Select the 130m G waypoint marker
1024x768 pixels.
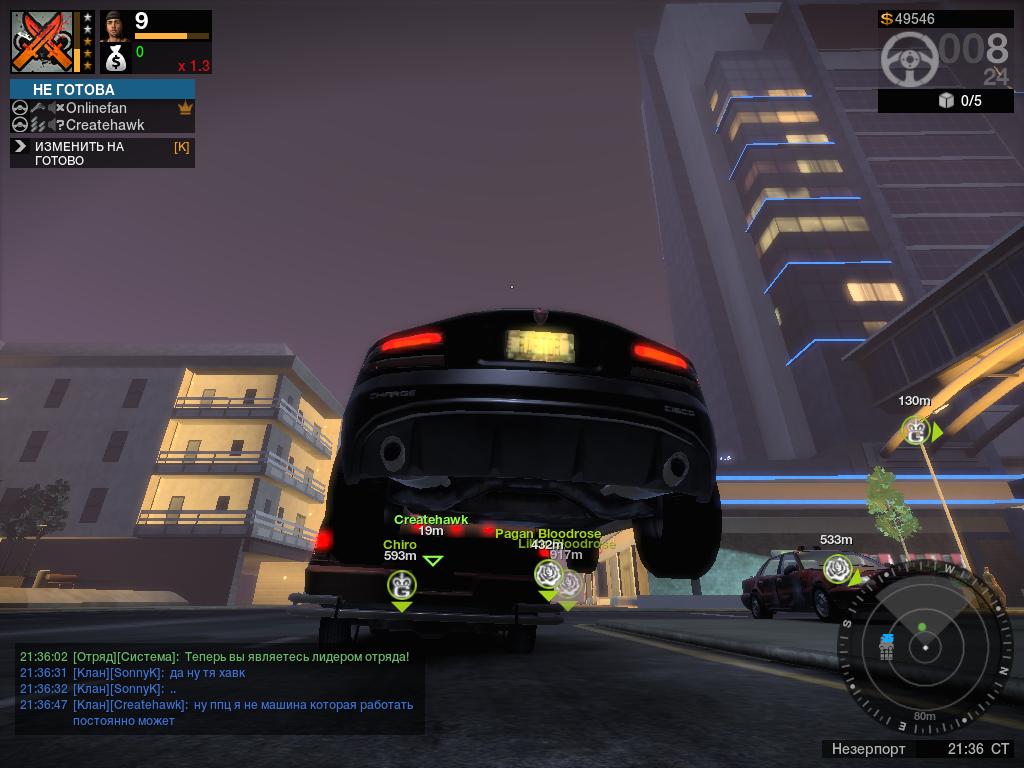(x=915, y=431)
